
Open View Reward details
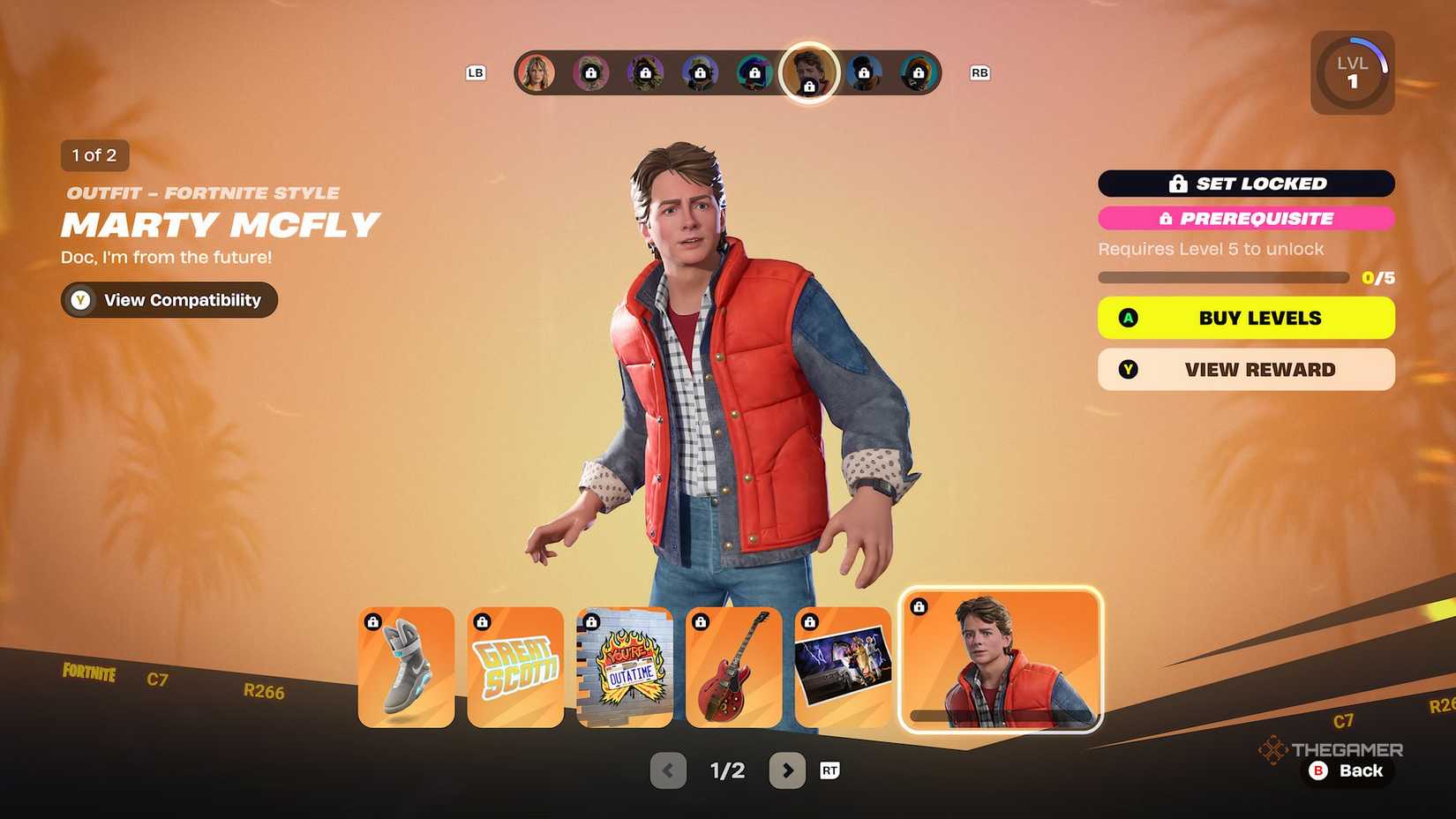click(x=1245, y=369)
